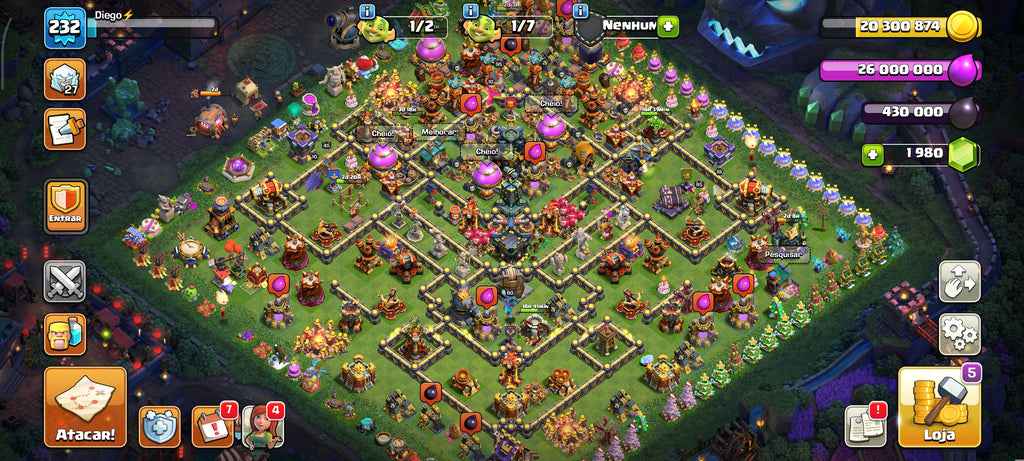
Task: Select the Entrar shield button
Action: pyautogui.click(x=65, y=206)
